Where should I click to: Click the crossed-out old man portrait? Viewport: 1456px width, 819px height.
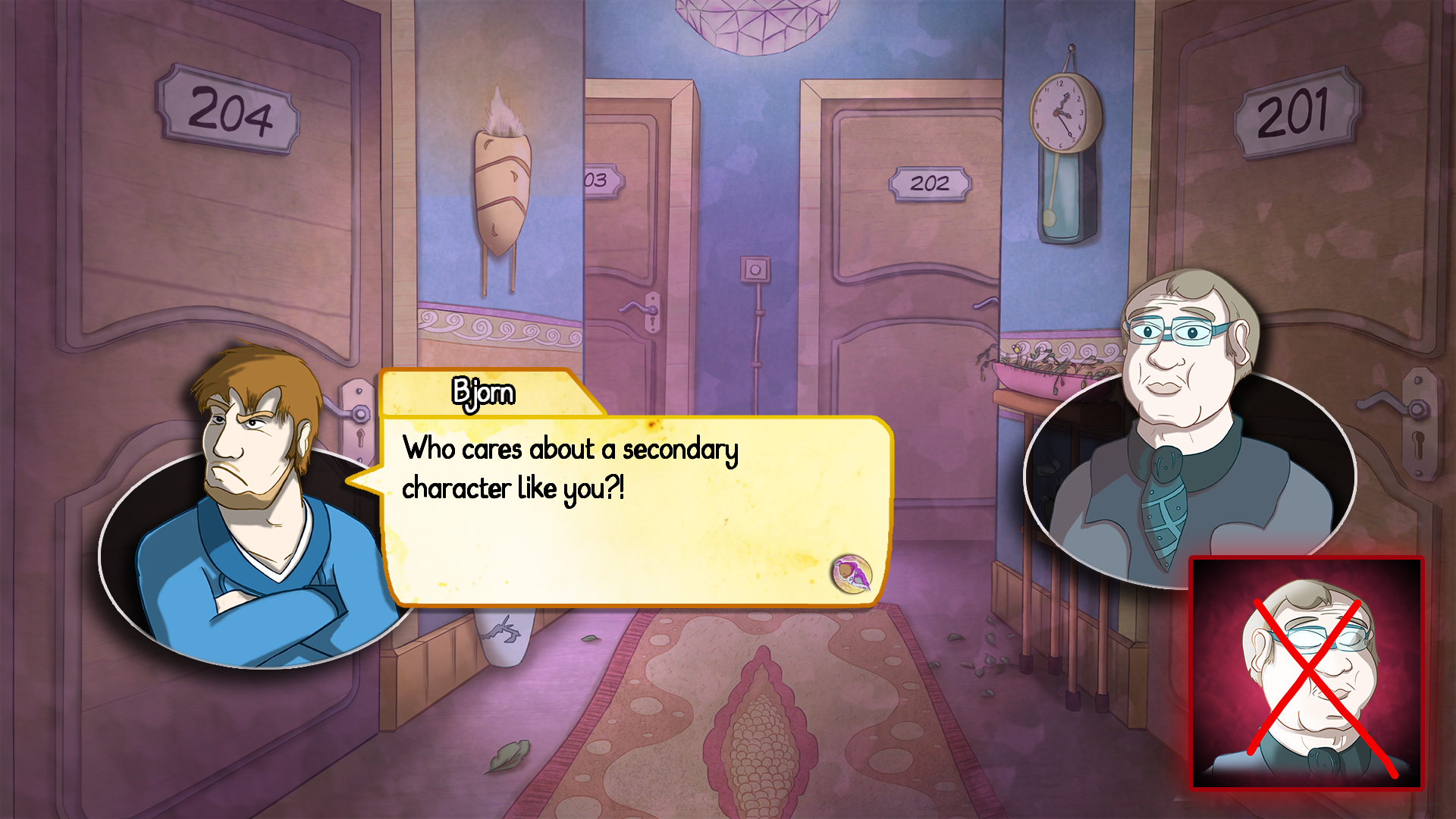[x=1307, y=673]
